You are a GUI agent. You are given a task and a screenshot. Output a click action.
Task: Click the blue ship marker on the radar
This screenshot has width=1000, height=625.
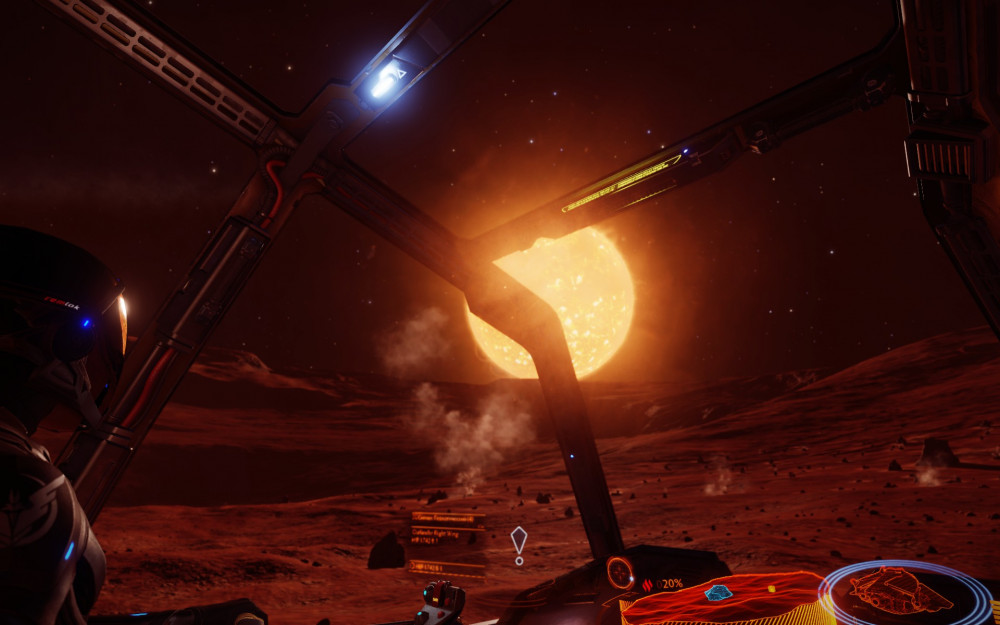point(717,593)
